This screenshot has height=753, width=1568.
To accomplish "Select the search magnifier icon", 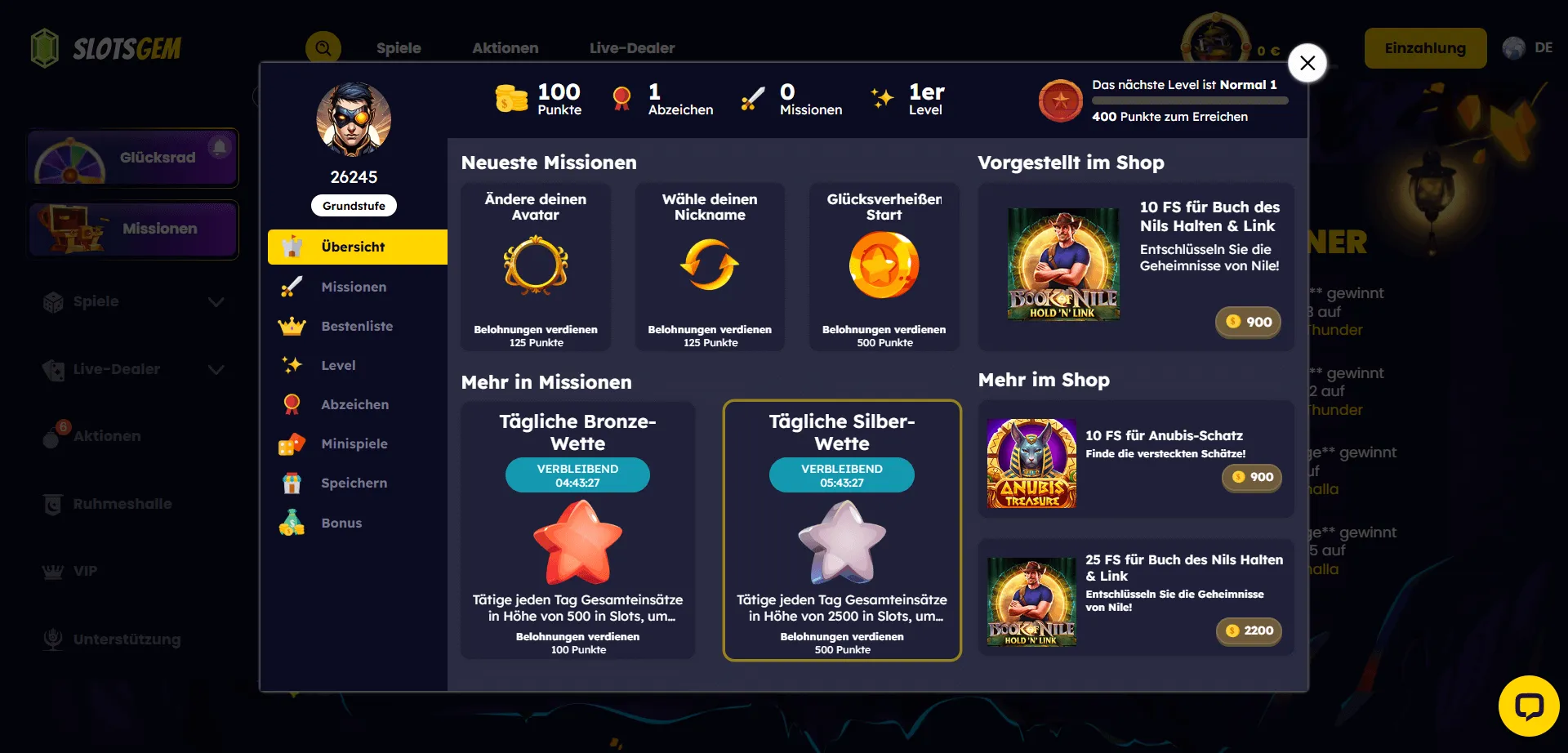I will [323, 48].
